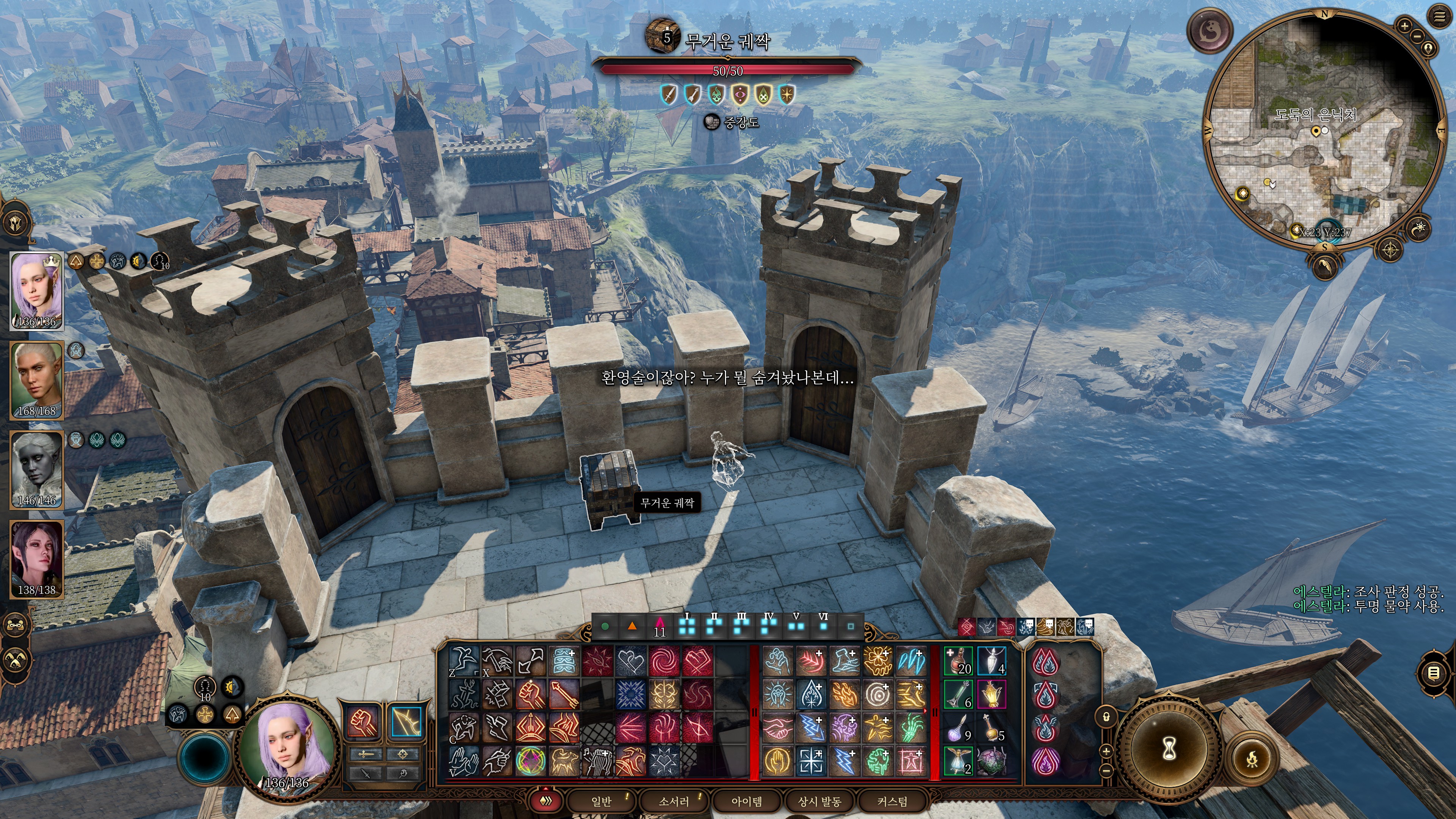Select the grey-skinned companion portrait with 146 HP

tap(37, 470)
